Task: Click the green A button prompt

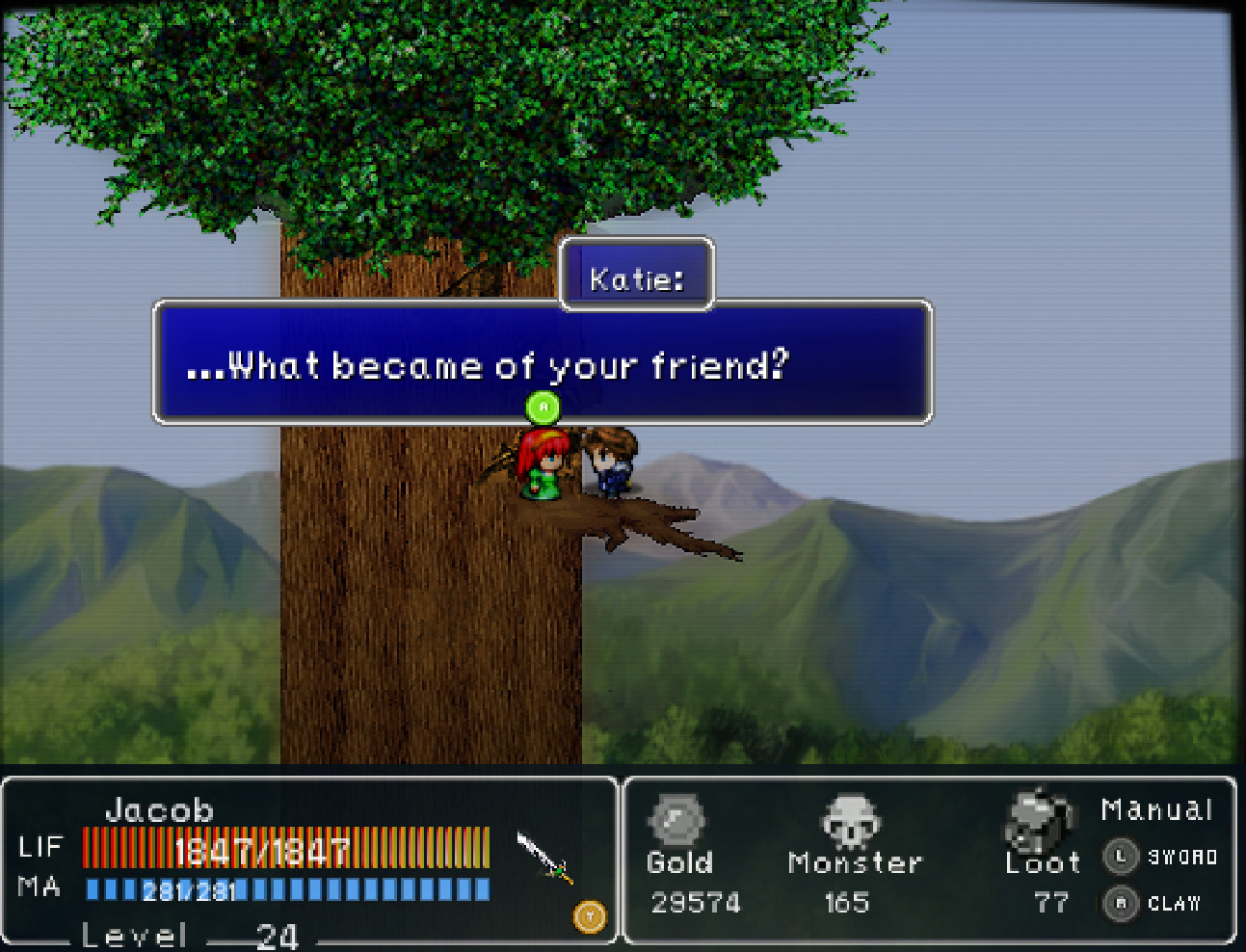Action: (x=541, y=408)
